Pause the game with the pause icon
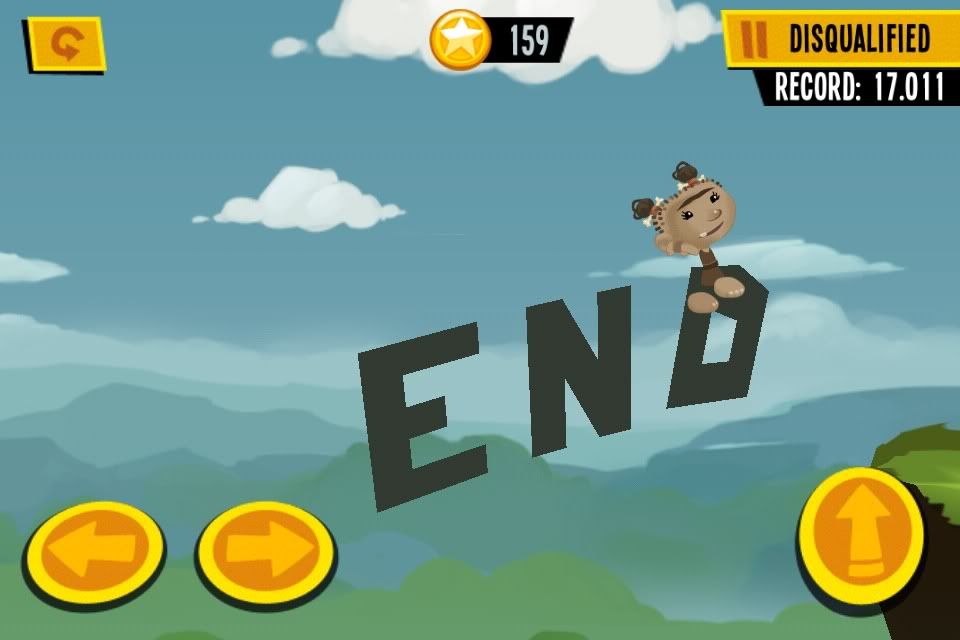Viewport: 960px width, 640px height. point(756,39)
